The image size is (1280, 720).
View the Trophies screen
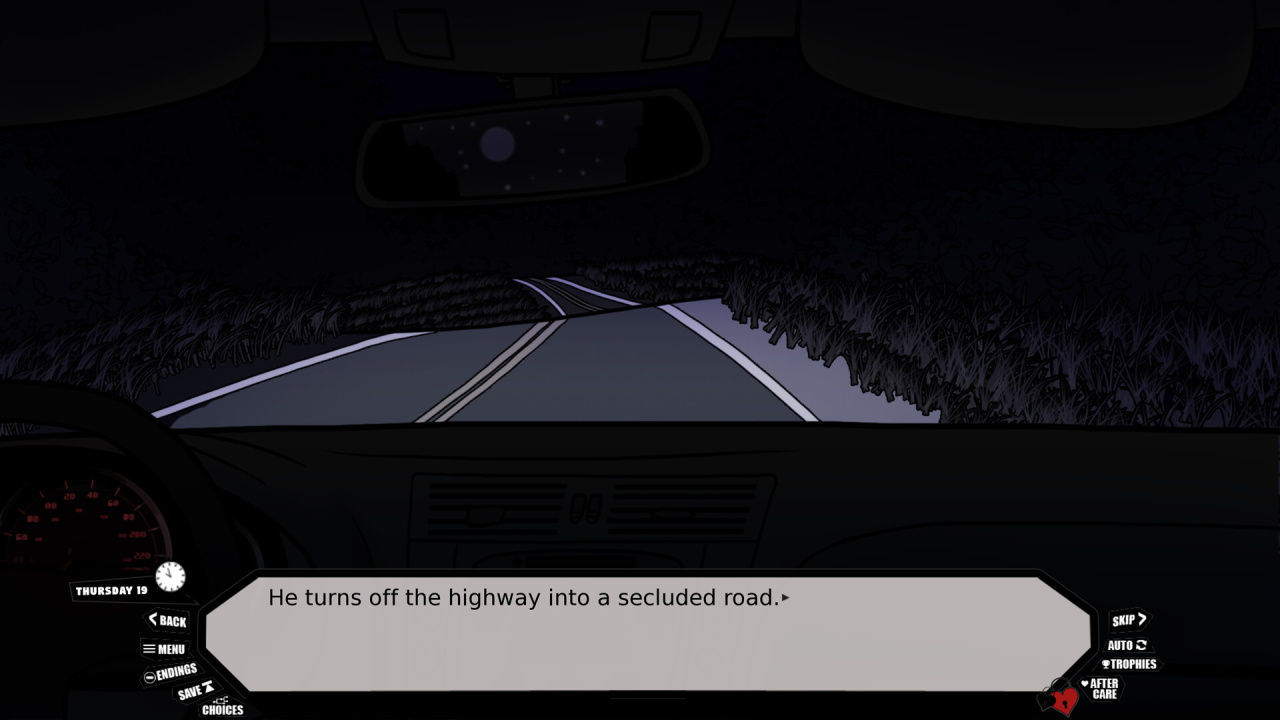click(1129, 664)
